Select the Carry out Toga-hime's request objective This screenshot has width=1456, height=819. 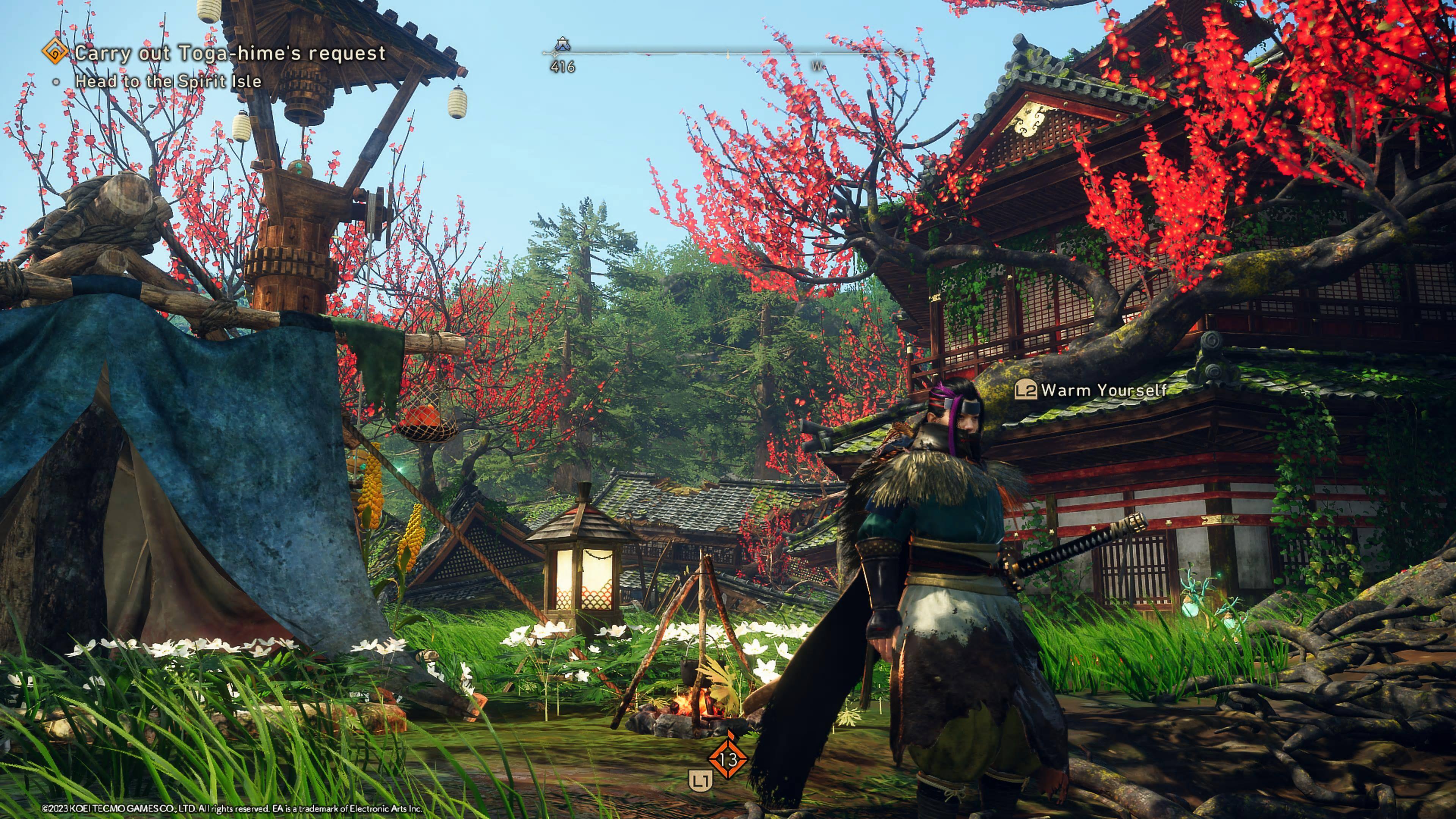pos(230,53)
